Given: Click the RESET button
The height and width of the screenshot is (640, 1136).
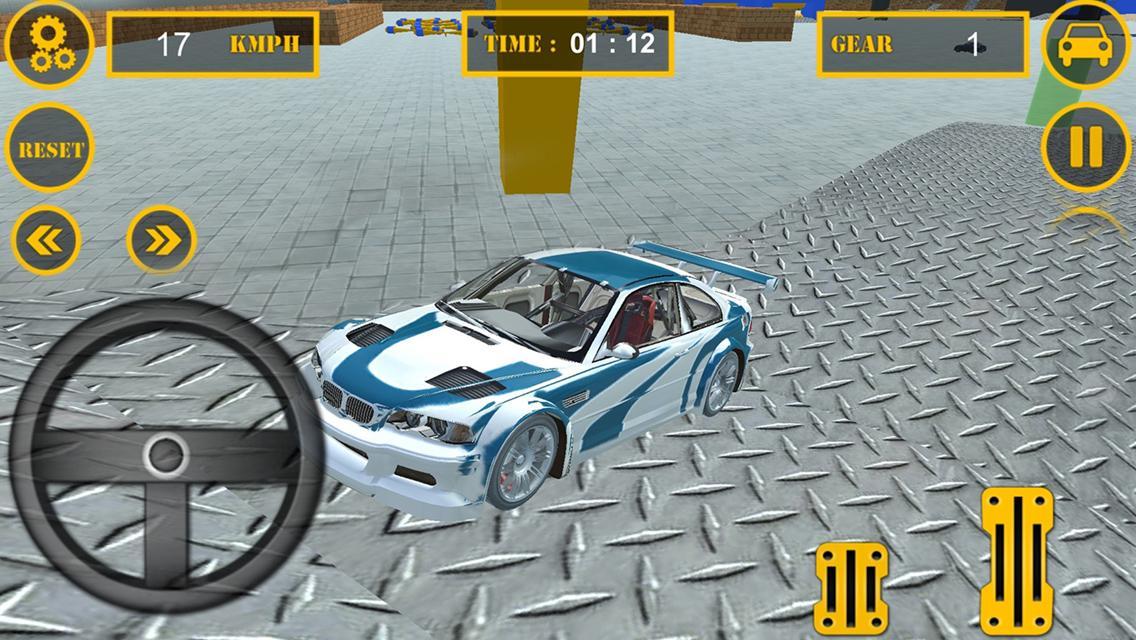Looking at the screenshot, I should [x=50, y=149].
